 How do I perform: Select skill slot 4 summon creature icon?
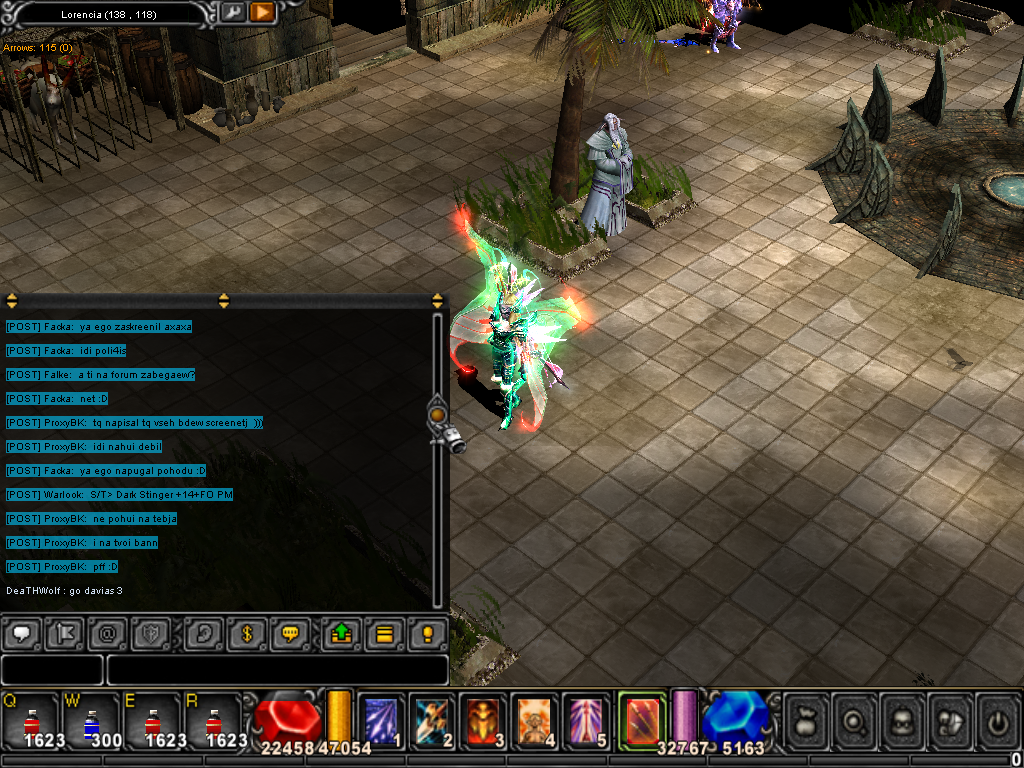[x=535, y=718]
